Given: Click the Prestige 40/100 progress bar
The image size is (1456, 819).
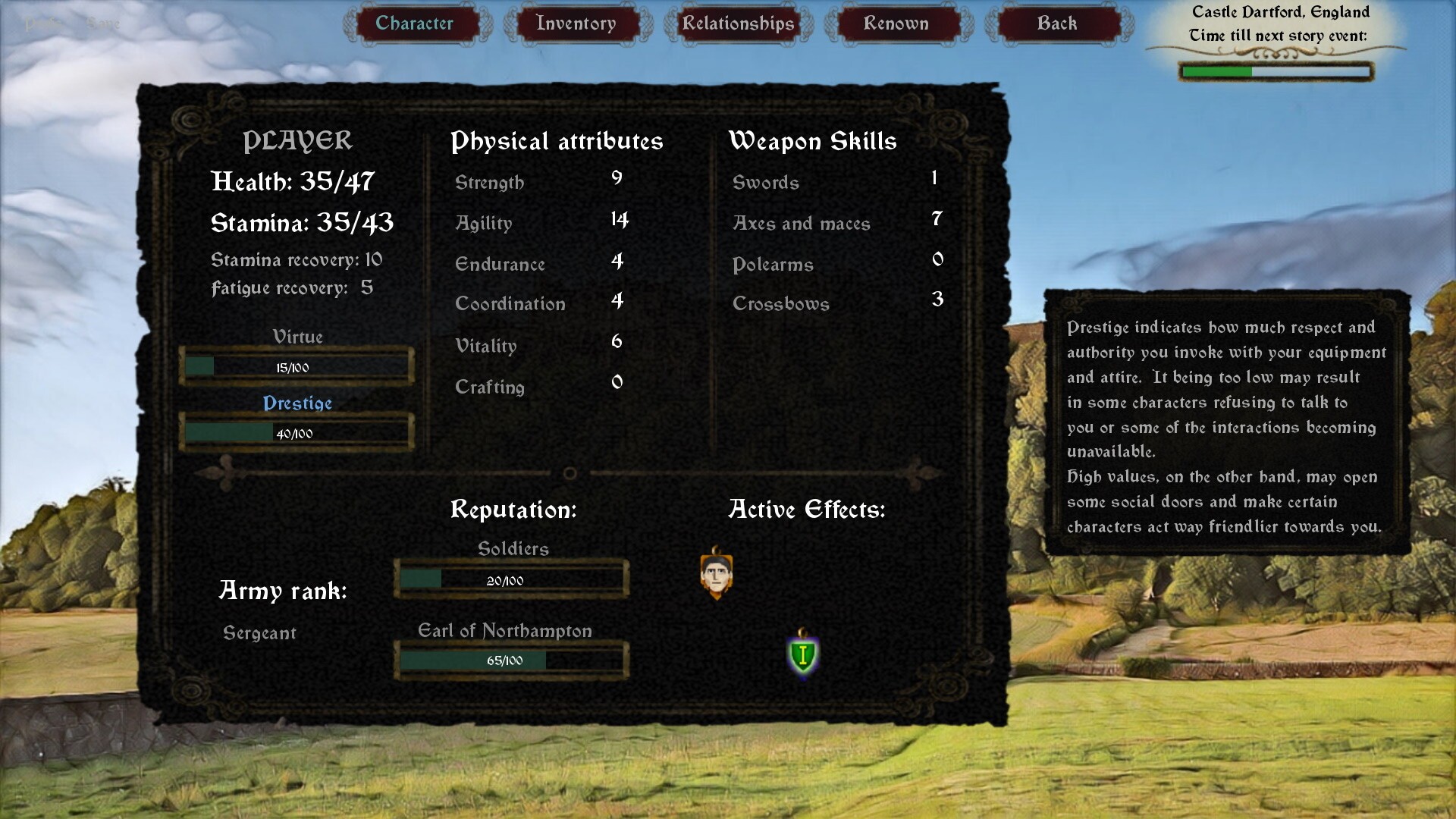Looking at the screenshot, I should (297, 432).
